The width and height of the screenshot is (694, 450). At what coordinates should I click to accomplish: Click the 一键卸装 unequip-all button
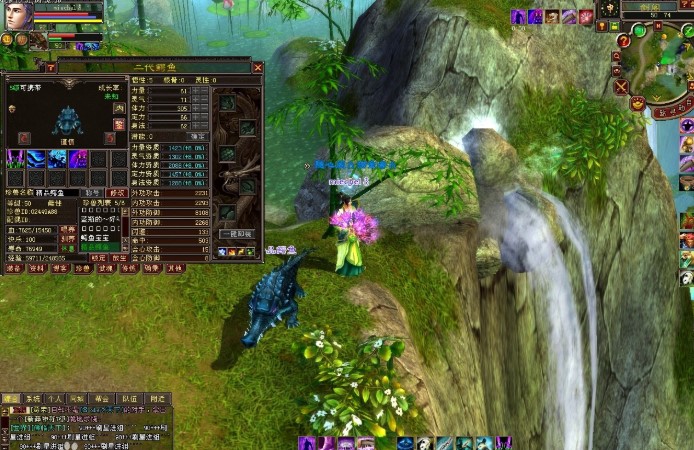[236, 232]
